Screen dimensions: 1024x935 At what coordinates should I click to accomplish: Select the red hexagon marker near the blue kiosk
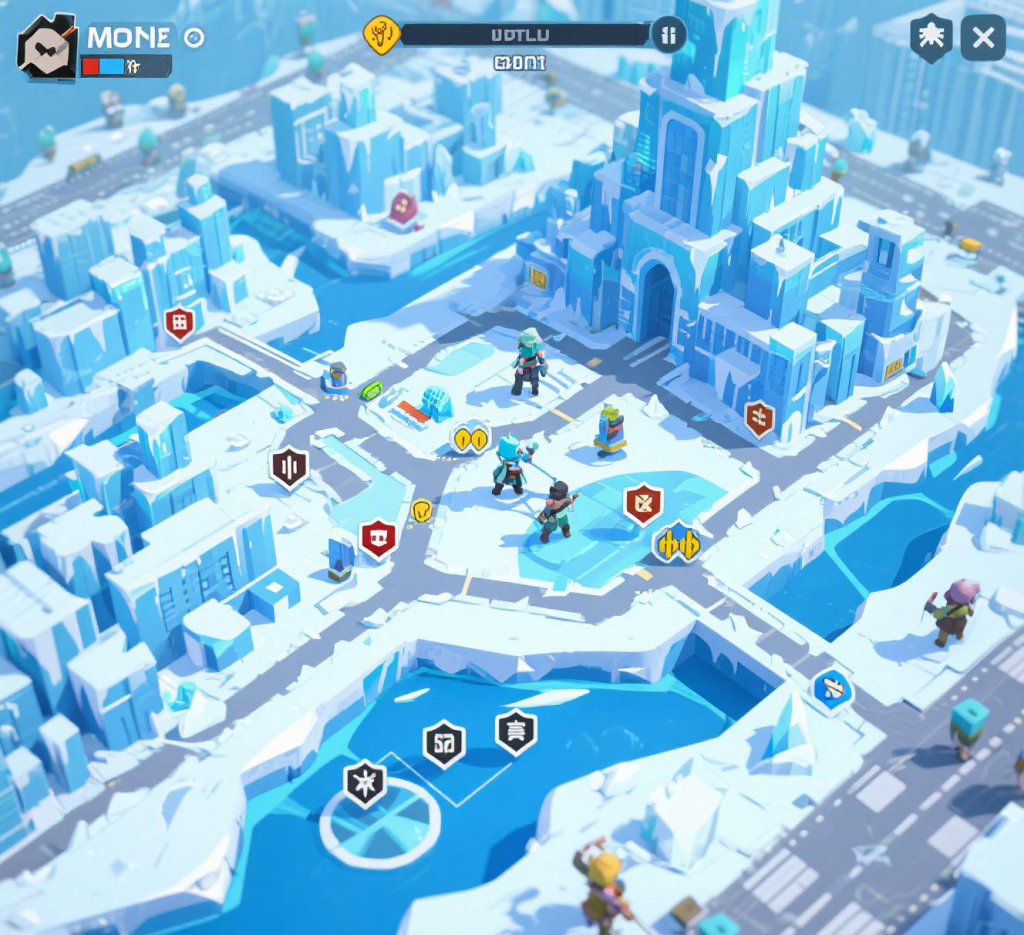click(378, 538)
